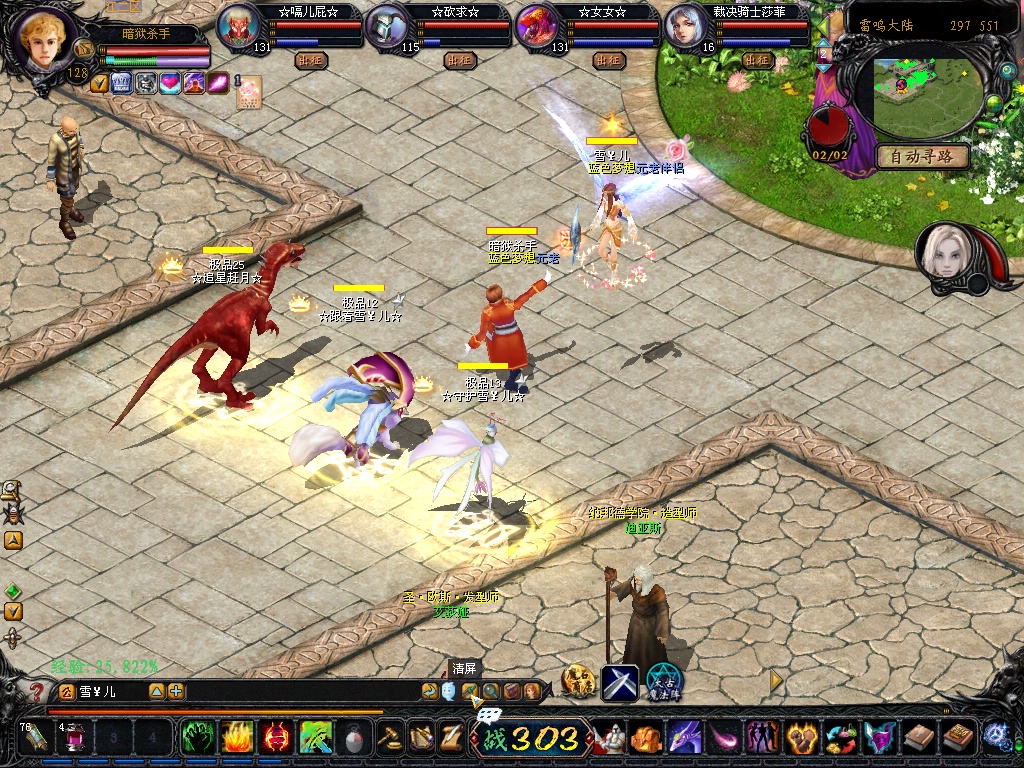This screenshot has height=768, width=1024.
Task: Click the blonde woman portrait on the right
Action: pyautogui.click(x=944, y=252)
